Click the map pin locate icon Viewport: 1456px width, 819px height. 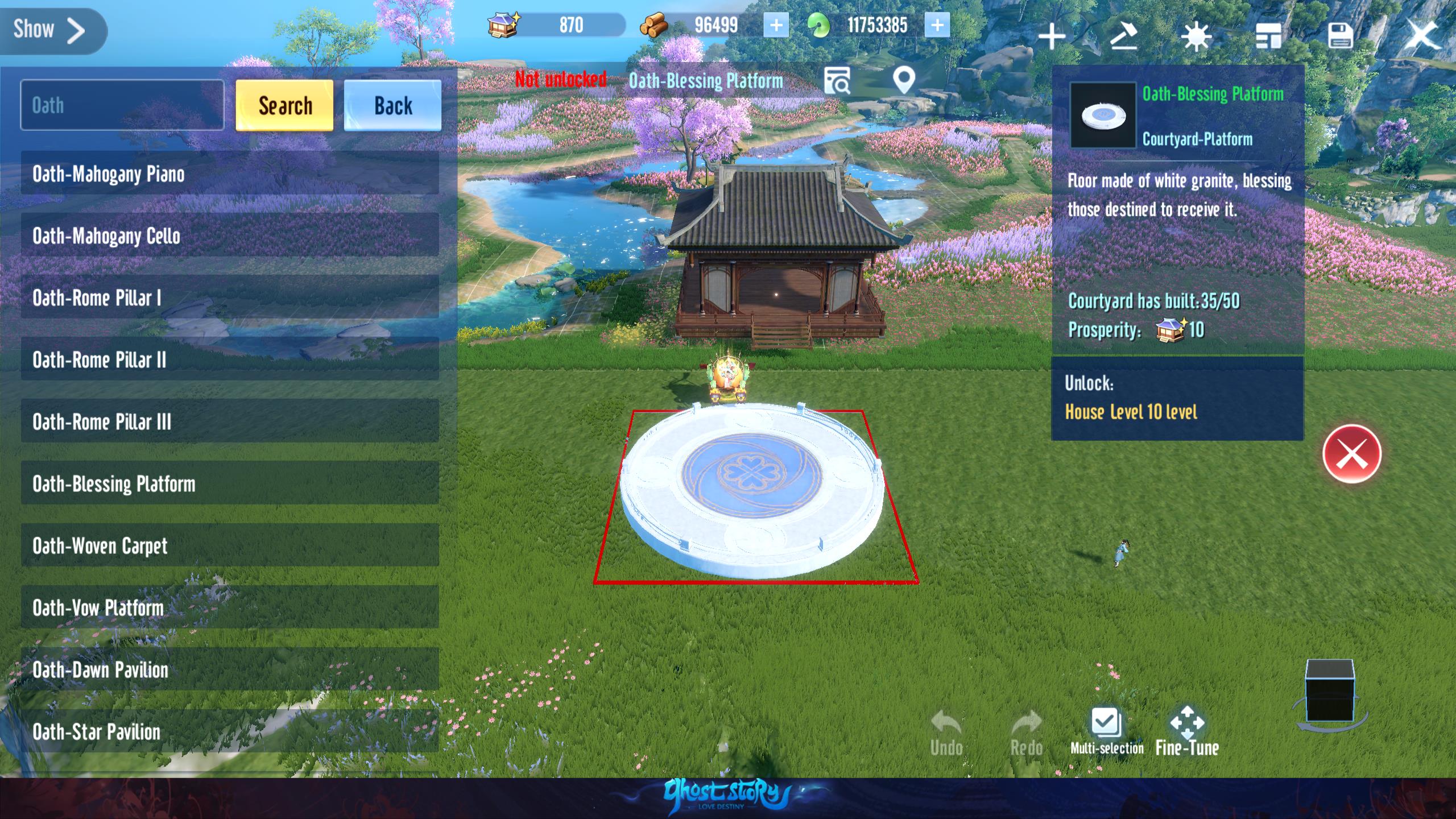[904, 81]
